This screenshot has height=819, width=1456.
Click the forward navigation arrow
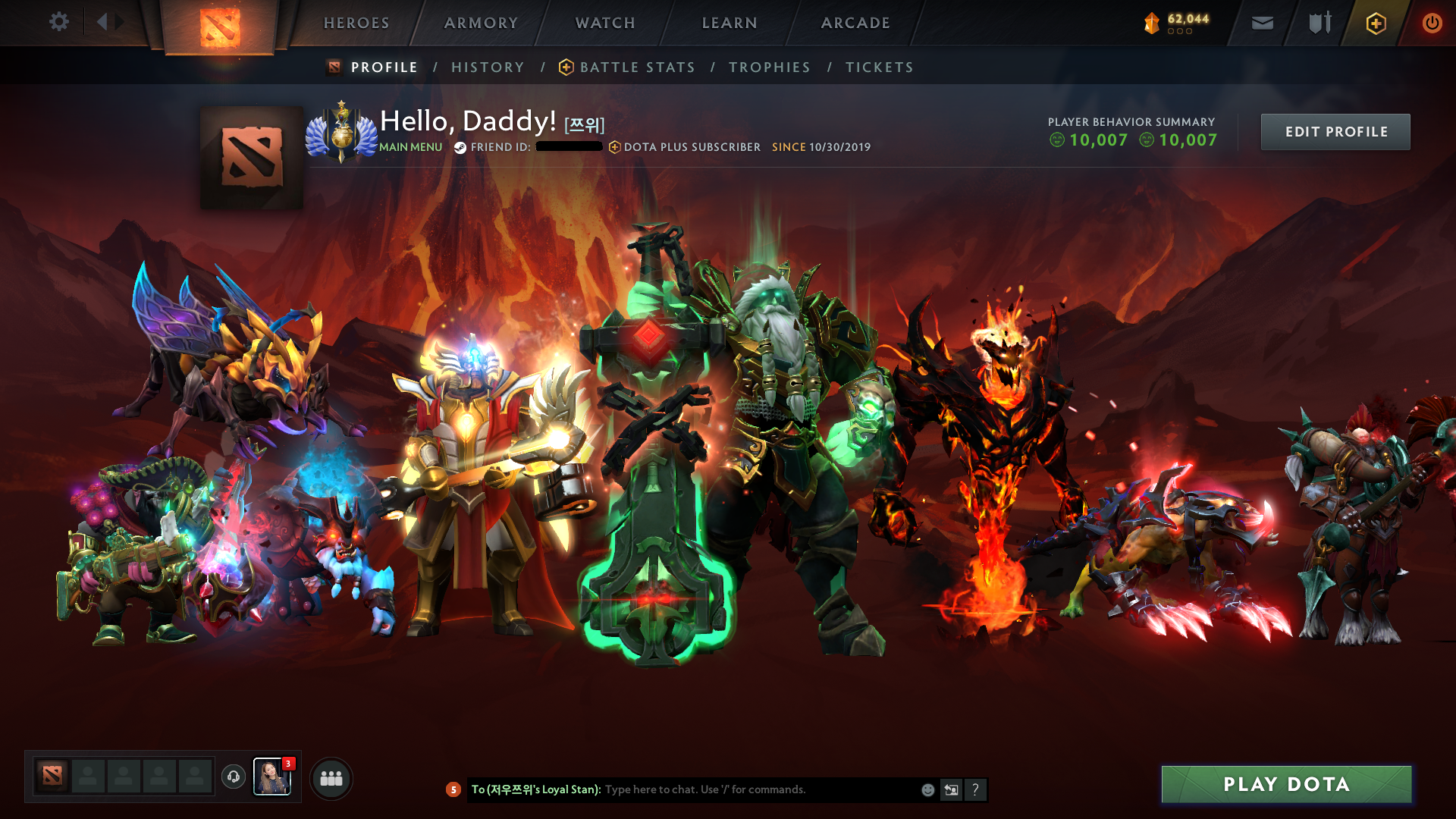[x=119, y=21]
